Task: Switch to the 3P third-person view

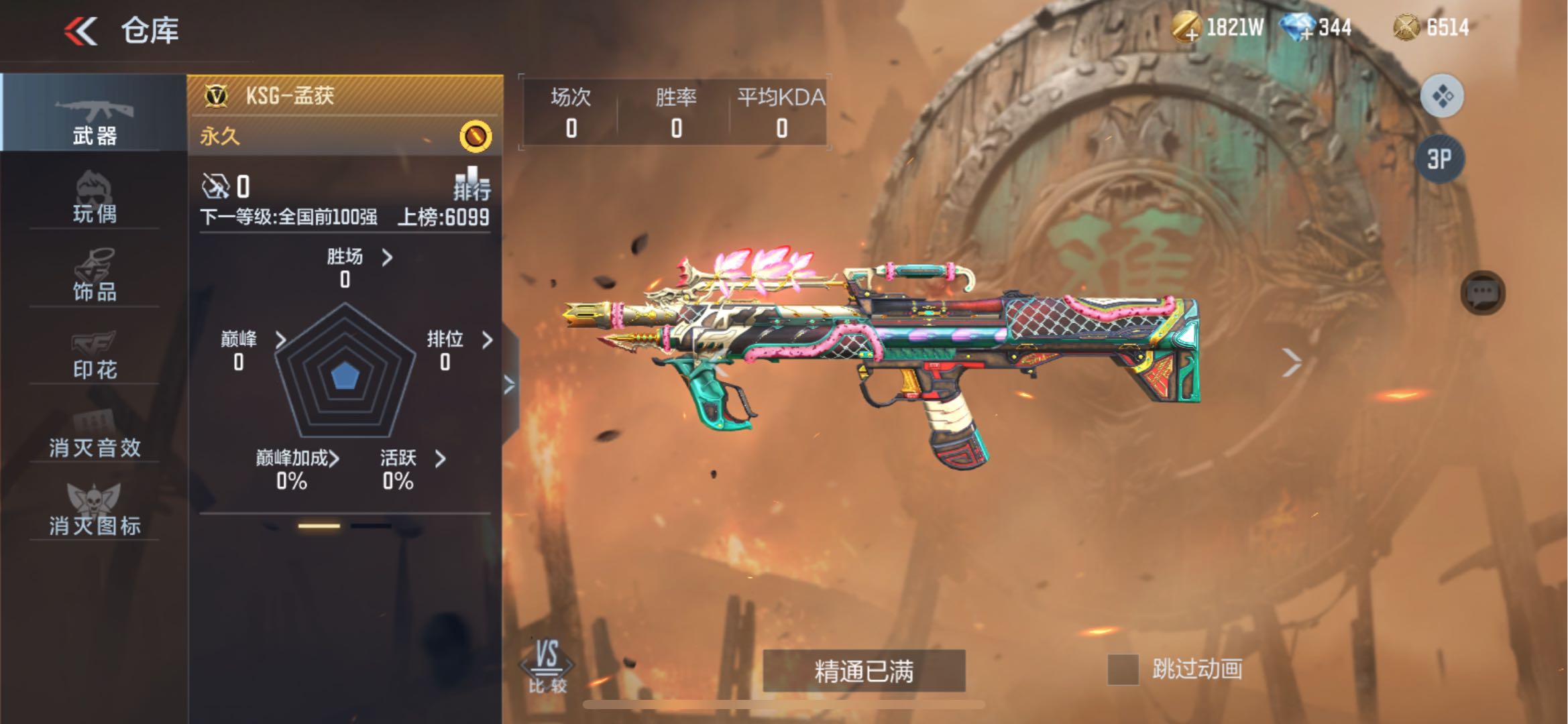Action: coord(1439,159)
